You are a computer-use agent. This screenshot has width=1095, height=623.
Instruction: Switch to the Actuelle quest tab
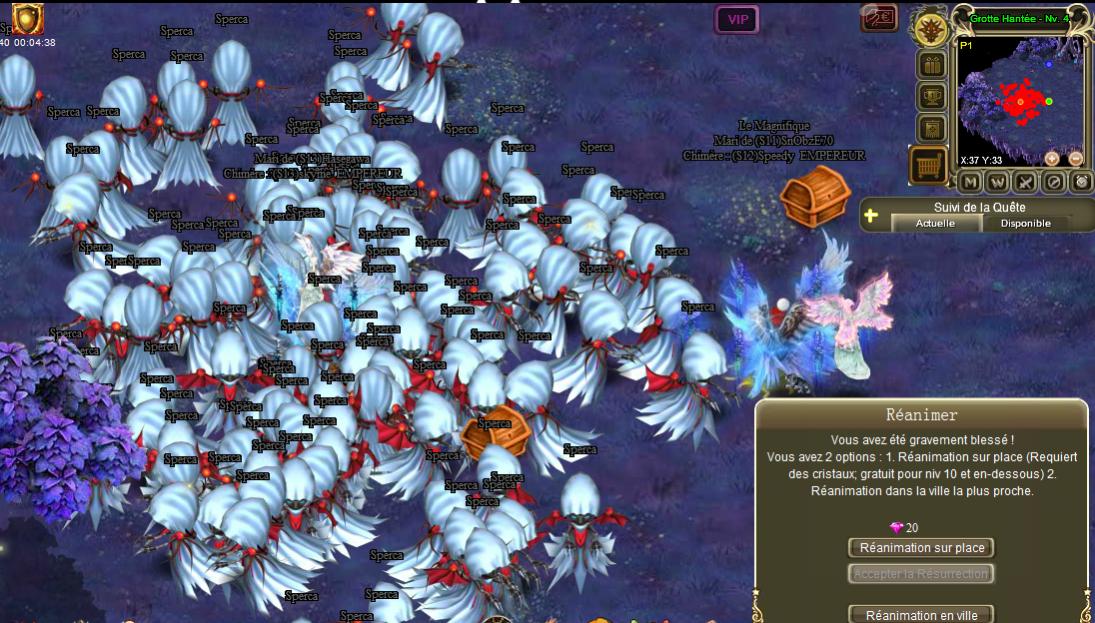(936, 223)
